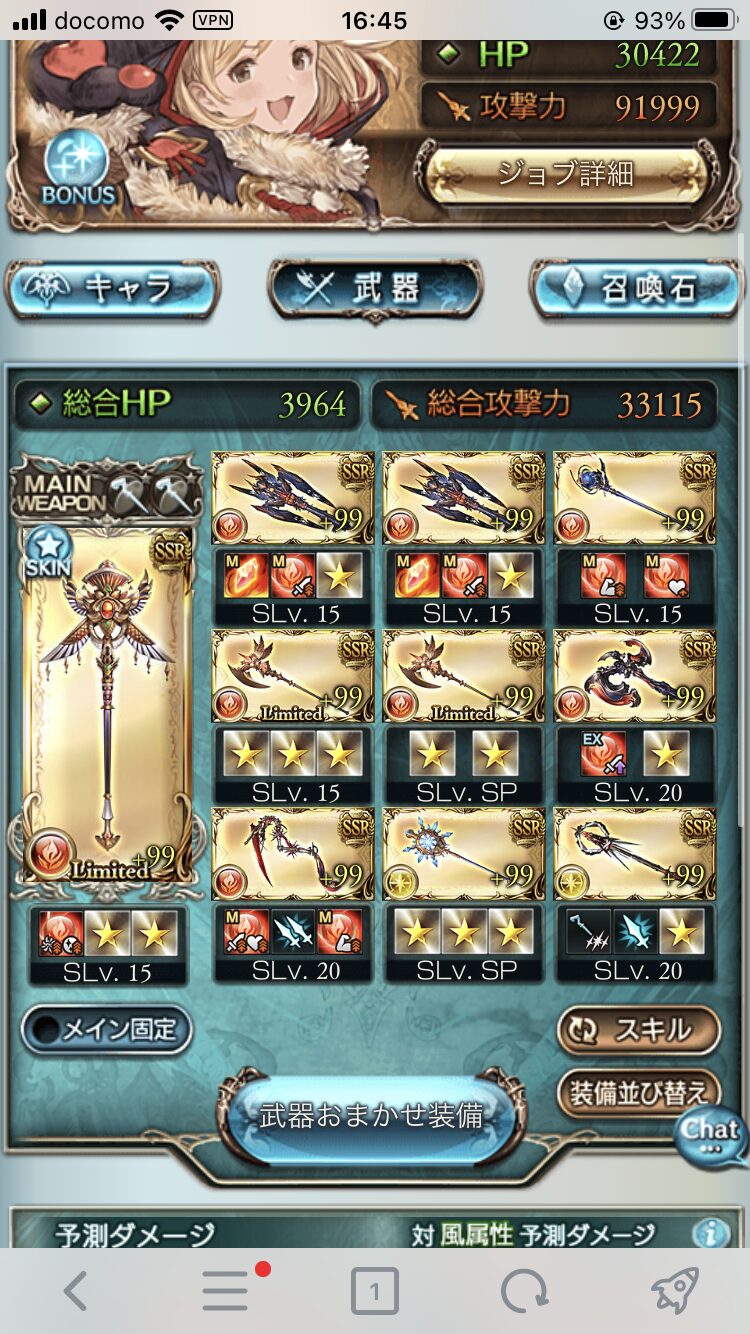Select the 武器 weapons tab
The width and height of the screenshot is (750, 1334).
coord(374,290)
